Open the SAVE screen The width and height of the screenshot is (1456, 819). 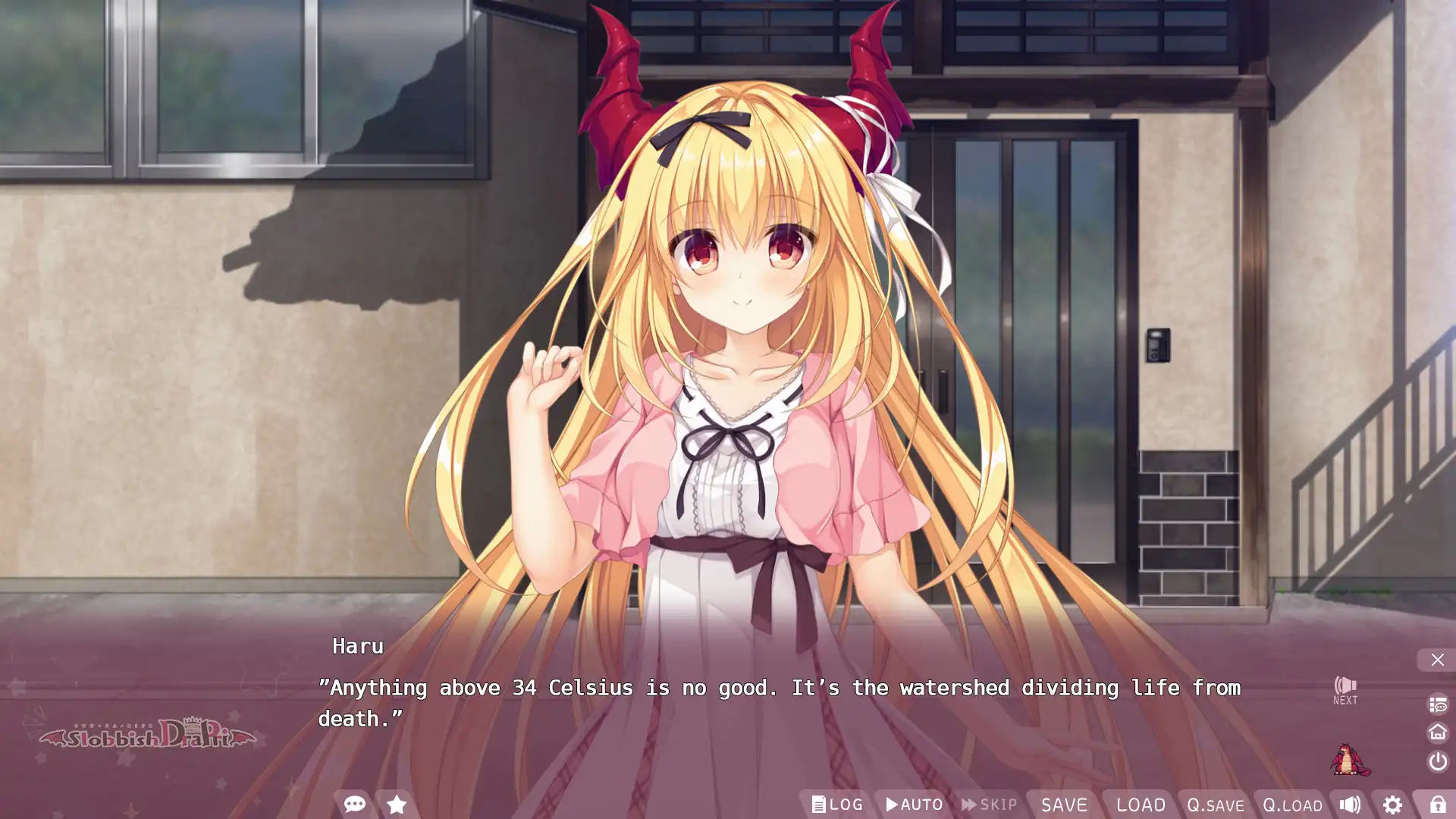[x=1065, y=805]
